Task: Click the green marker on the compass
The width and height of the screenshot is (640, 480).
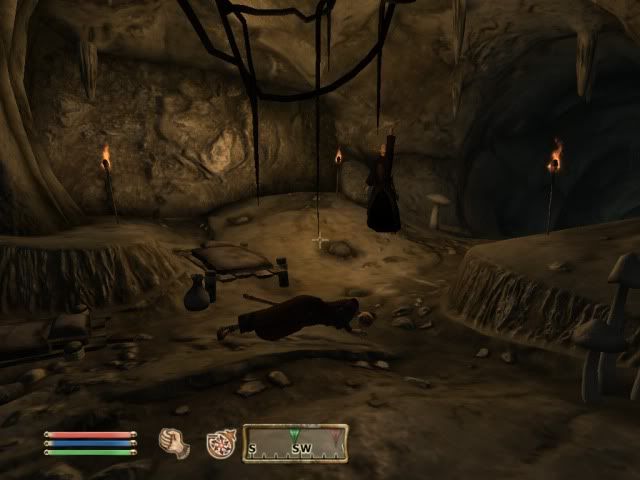Action: [294, 434]
